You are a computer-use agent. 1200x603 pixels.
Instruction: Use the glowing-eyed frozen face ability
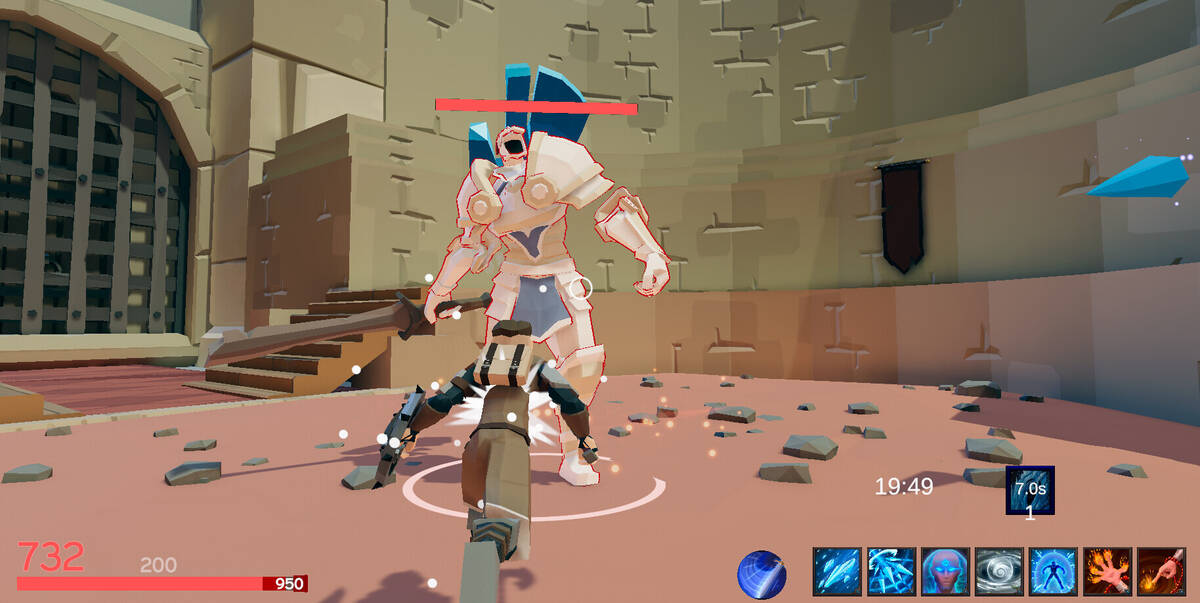tap(945, 572)
